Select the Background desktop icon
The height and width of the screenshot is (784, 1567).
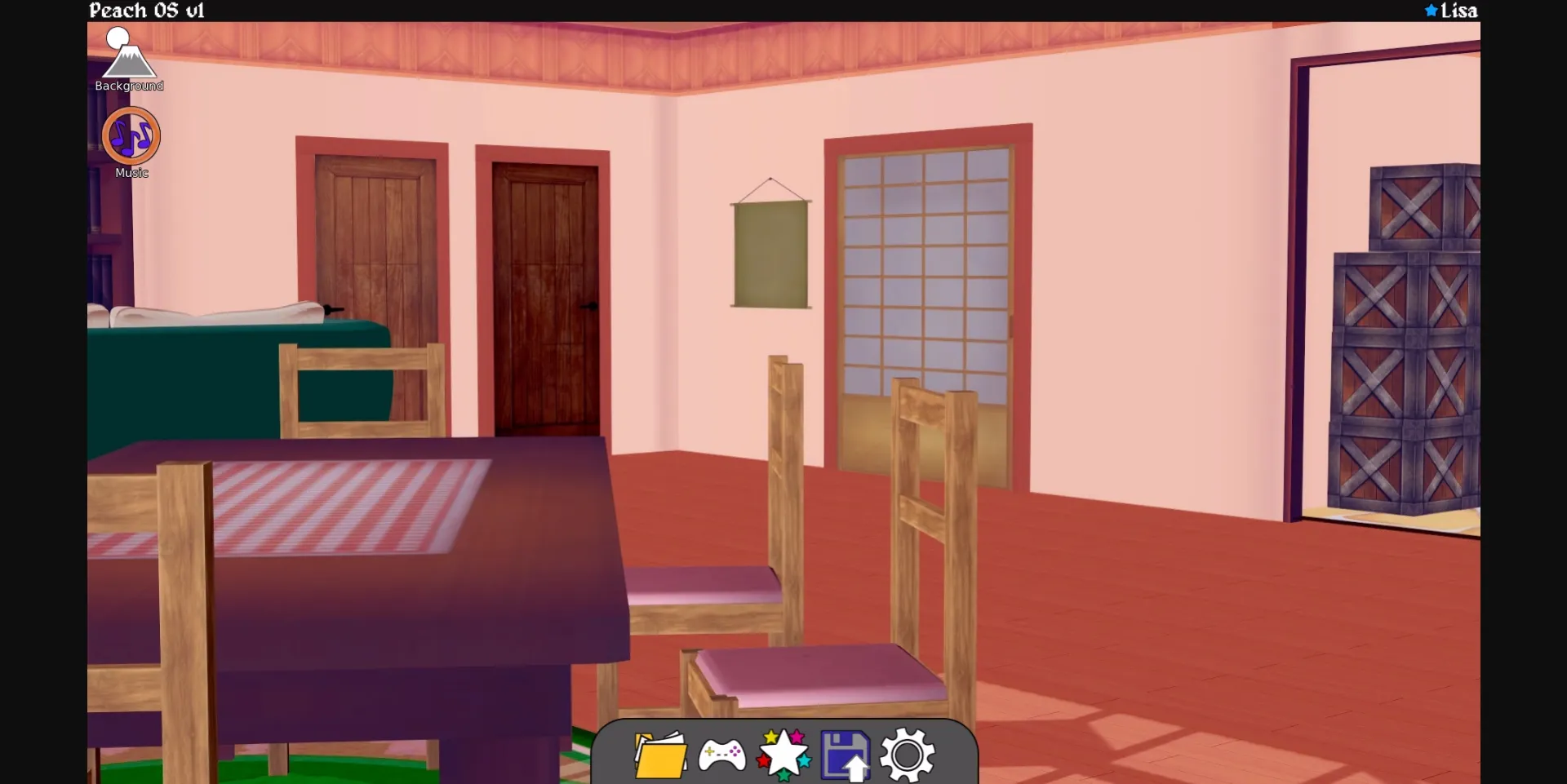[x=128, y=57]
